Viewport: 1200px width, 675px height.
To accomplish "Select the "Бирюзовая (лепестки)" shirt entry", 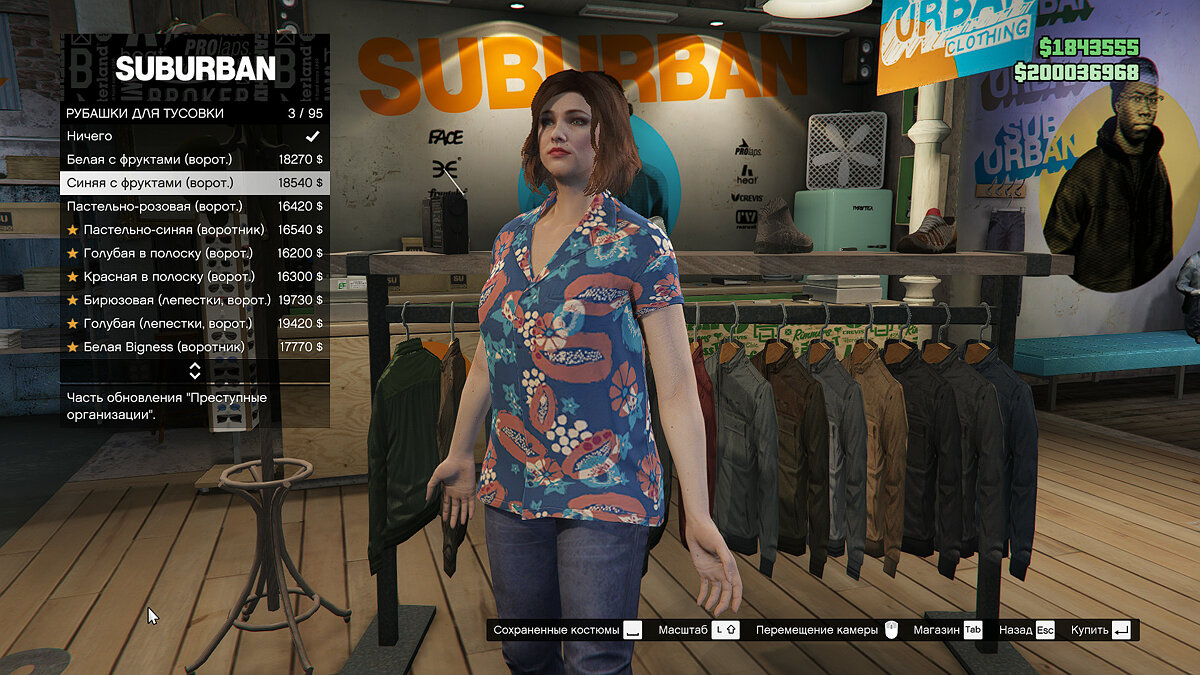I will [195, 300].
